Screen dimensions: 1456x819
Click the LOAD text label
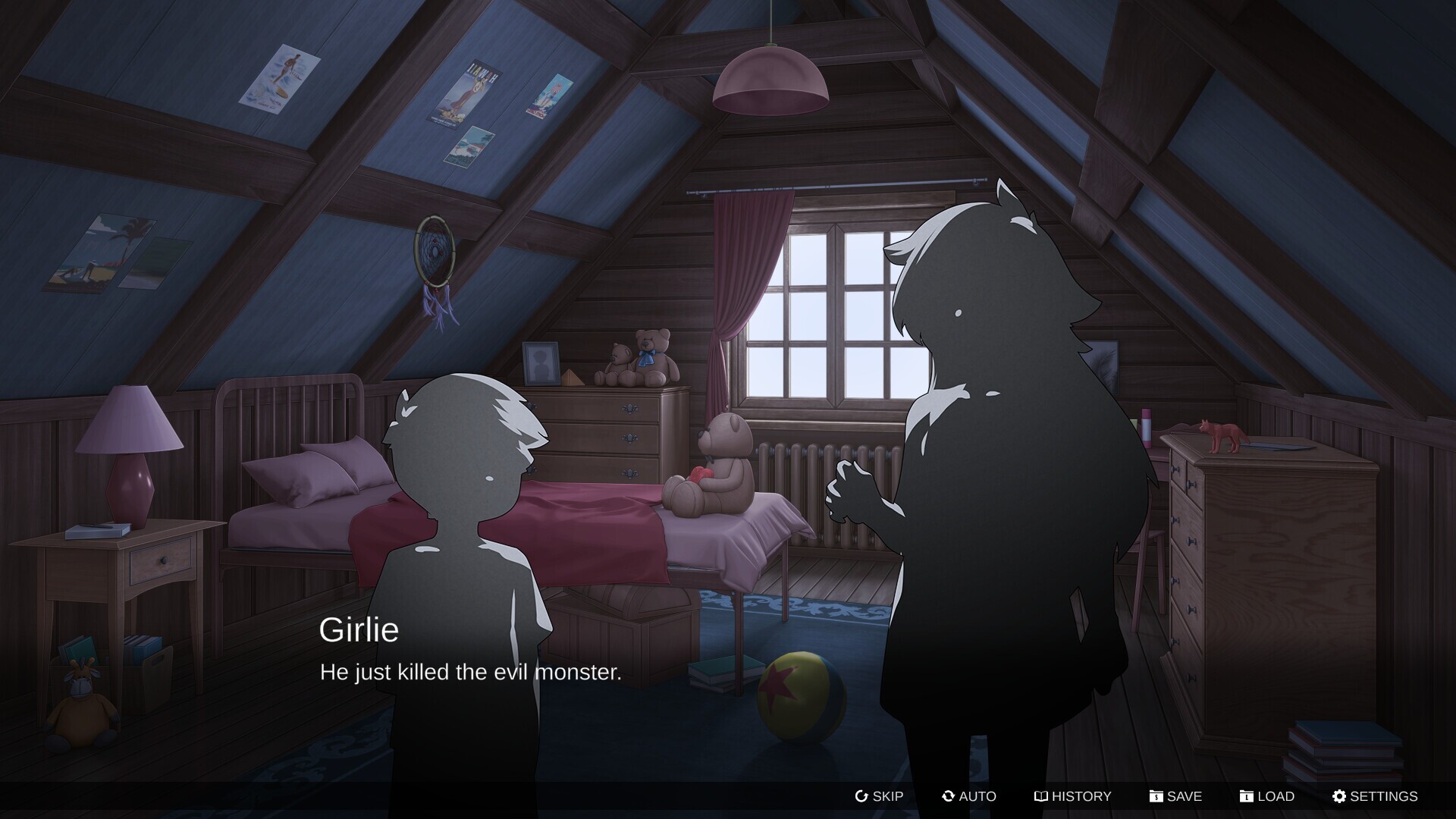[1276, 796]
